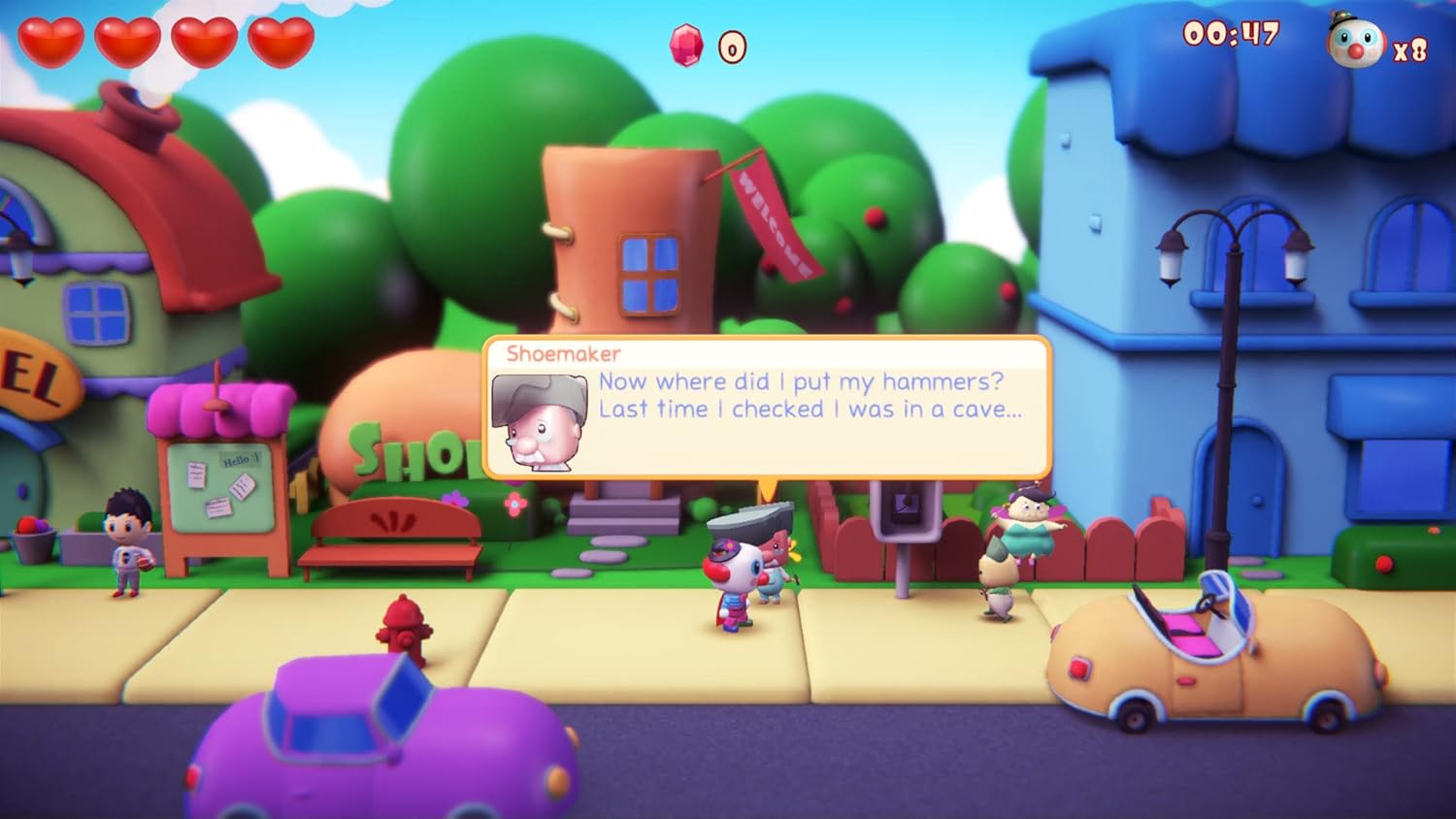Screen dimensions: 1456x819
Task: Select the red gem counter icon
Action: point(685,44)
